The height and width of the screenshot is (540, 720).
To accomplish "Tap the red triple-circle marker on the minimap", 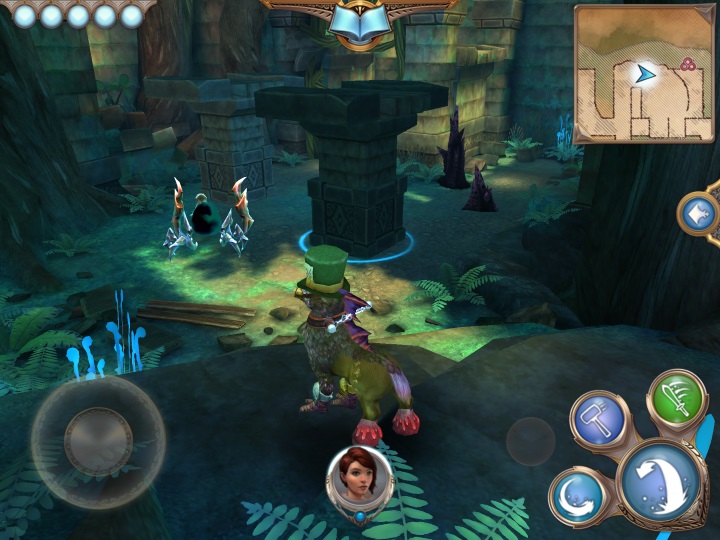I will pyautogui.click(x=687, y=65).
